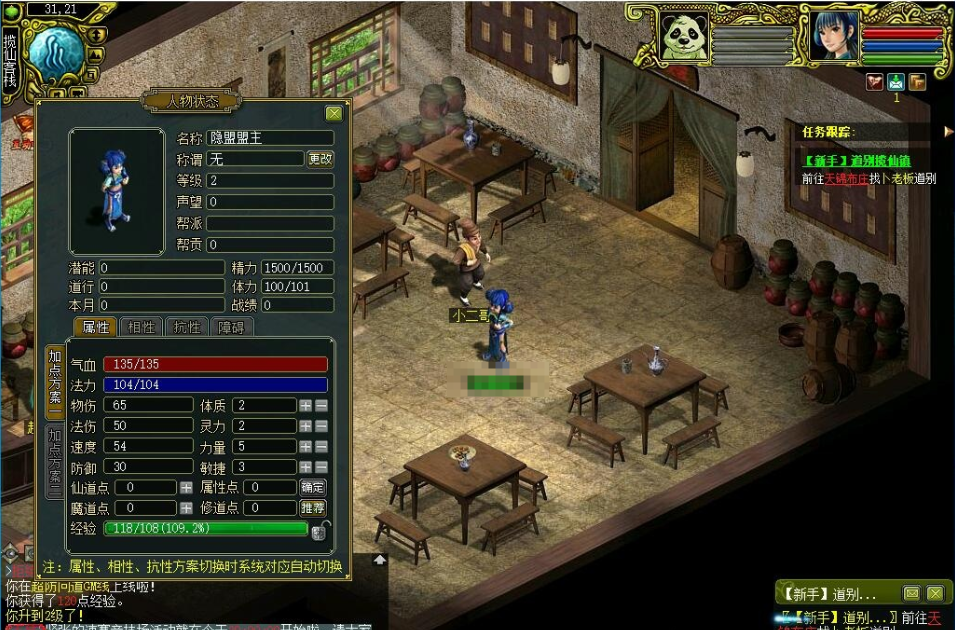Subtract one point from 灵力
The width and height of the screenshot is (955, 630).
click(321, 426)
